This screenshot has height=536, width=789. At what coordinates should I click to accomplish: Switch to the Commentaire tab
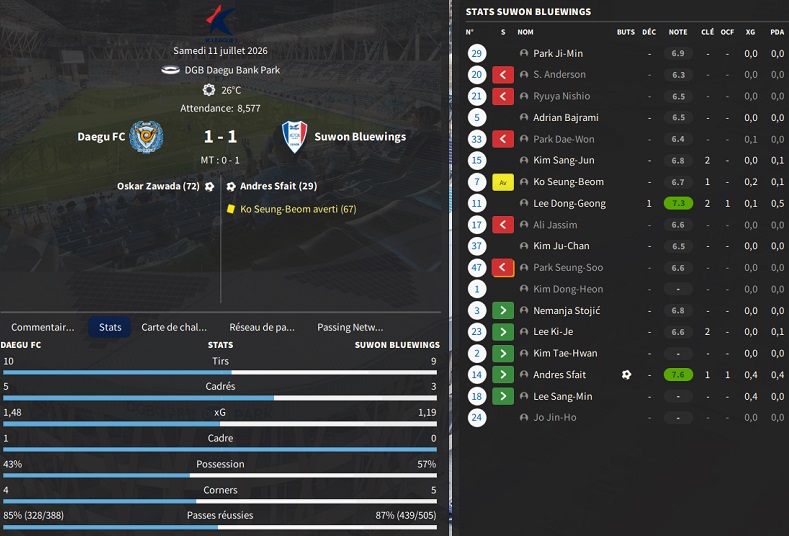pos(43,327)
